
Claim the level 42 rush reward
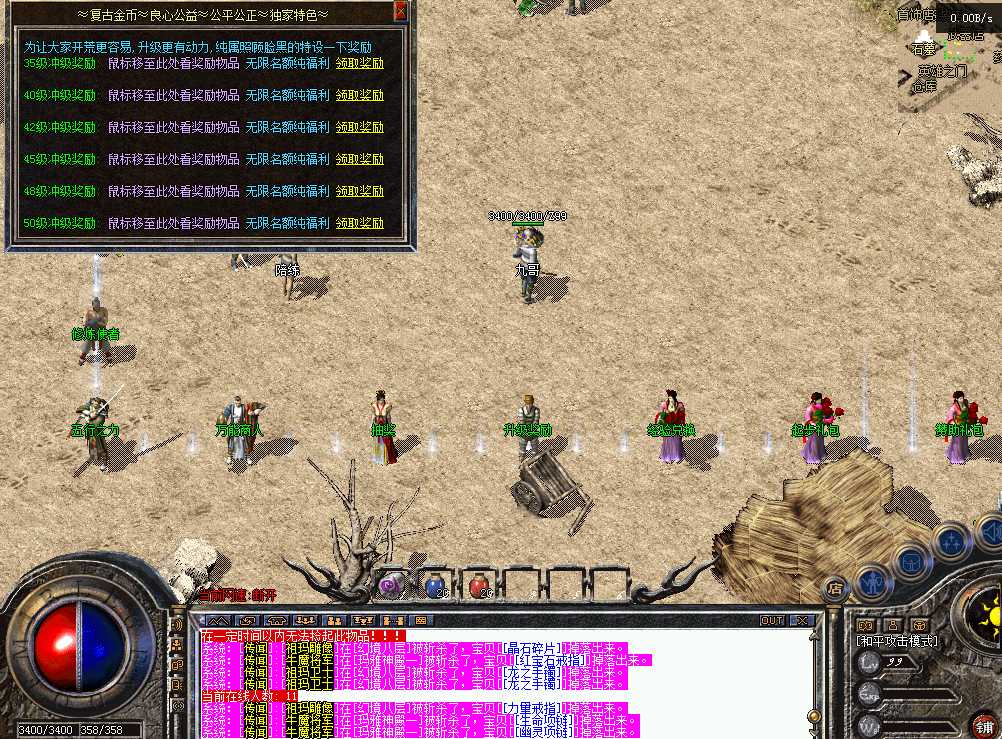[x=360, y=128]
